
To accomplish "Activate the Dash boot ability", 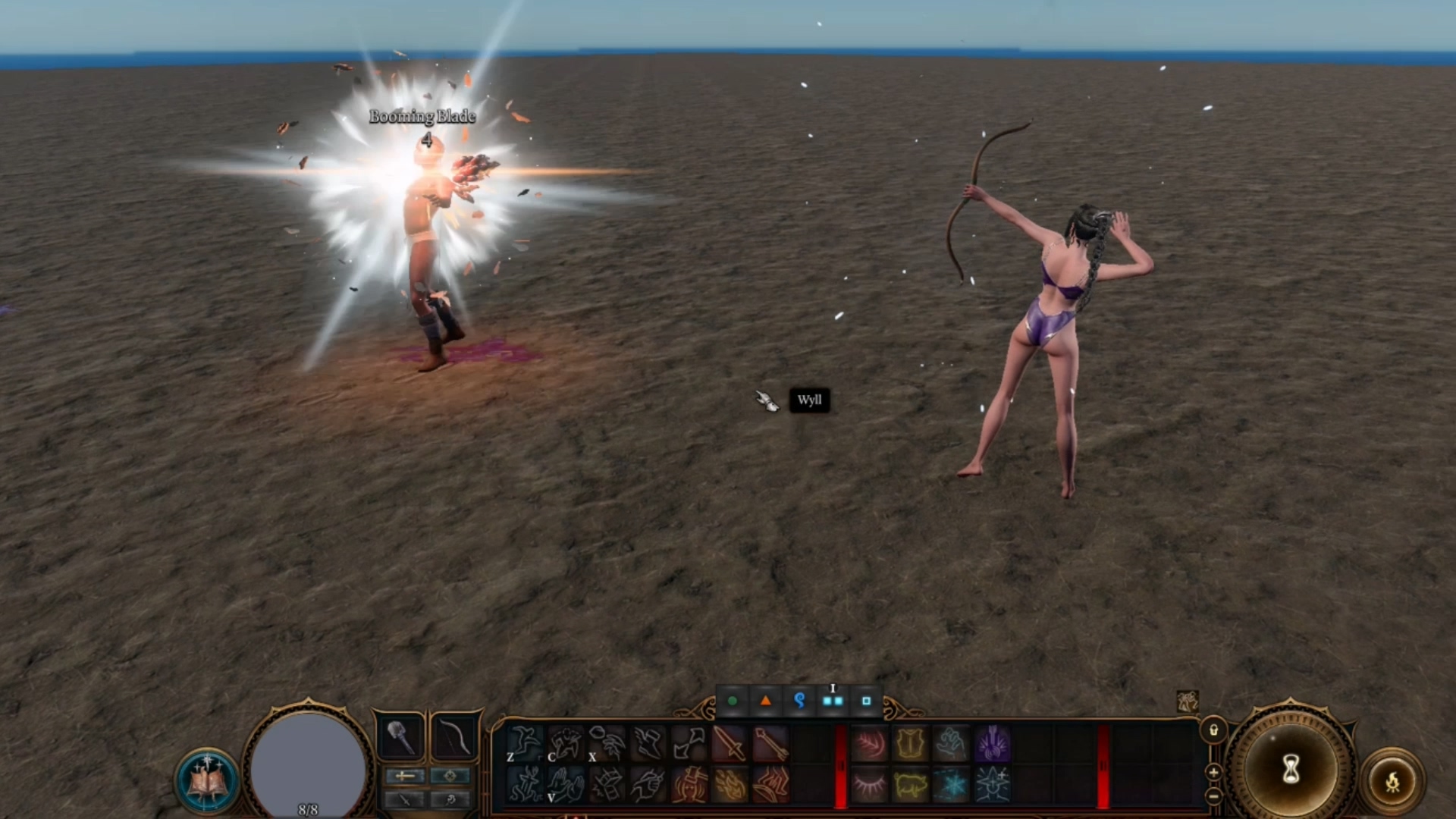I will pyautogui.click(x=648, y=742).
